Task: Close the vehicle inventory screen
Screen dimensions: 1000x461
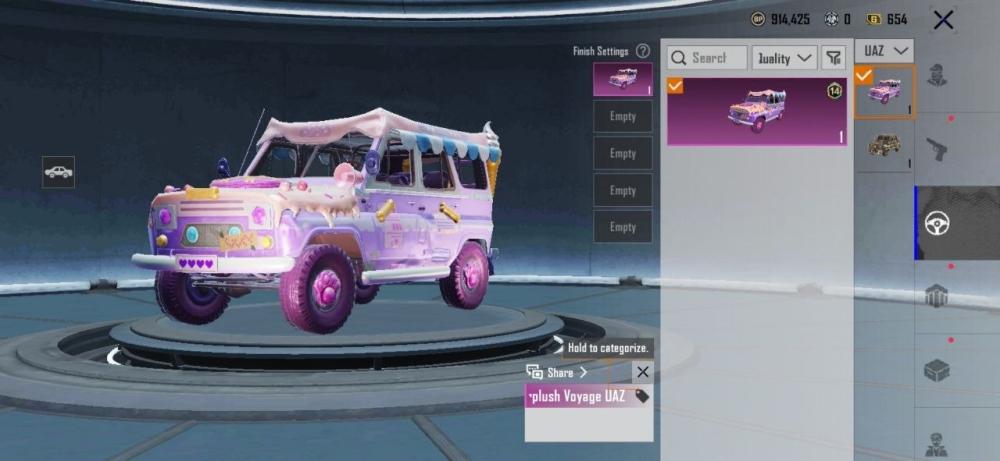Action: tap(942, 19)
